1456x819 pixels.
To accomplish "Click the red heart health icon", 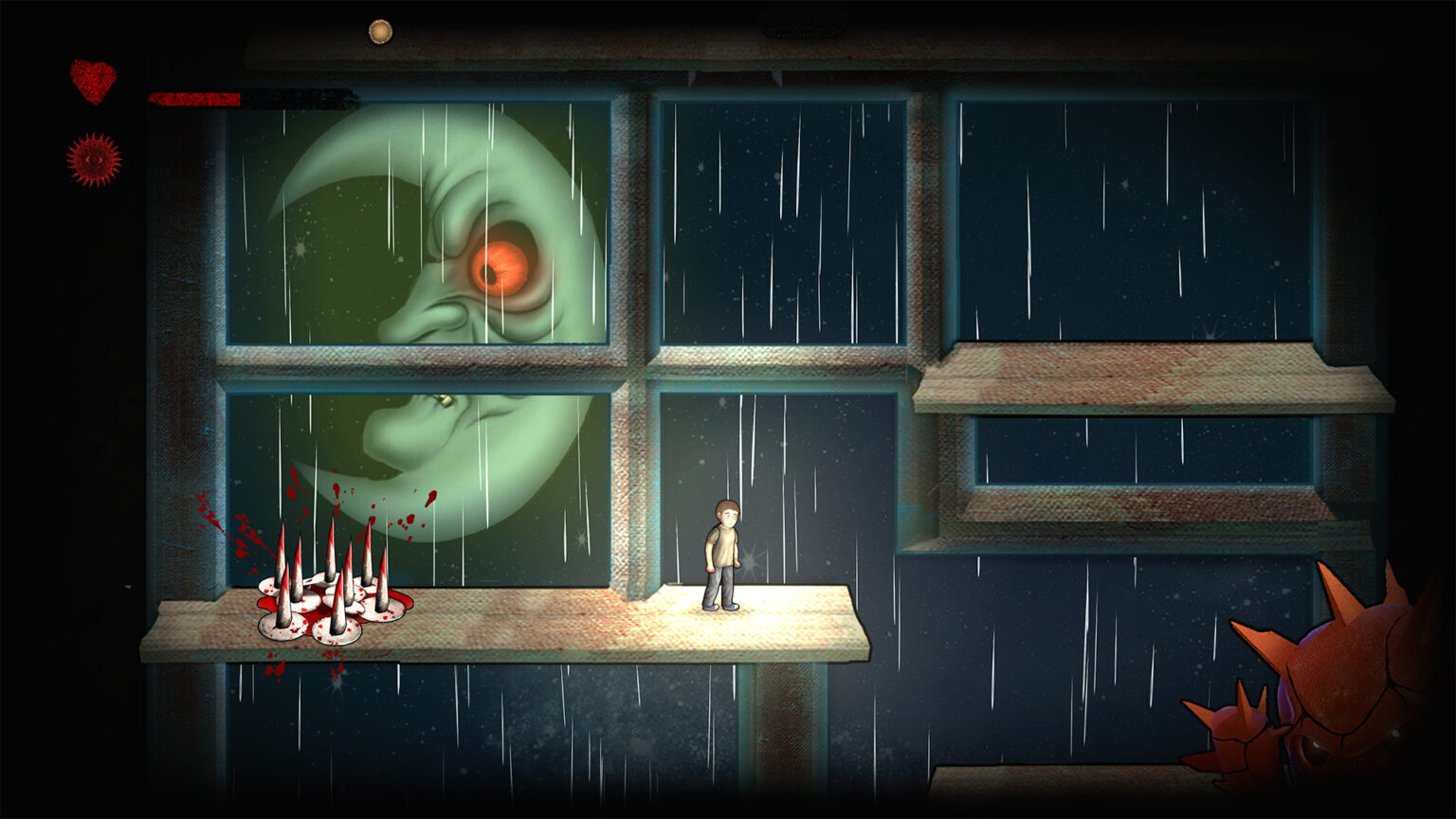I will click(x=93, y=81).
